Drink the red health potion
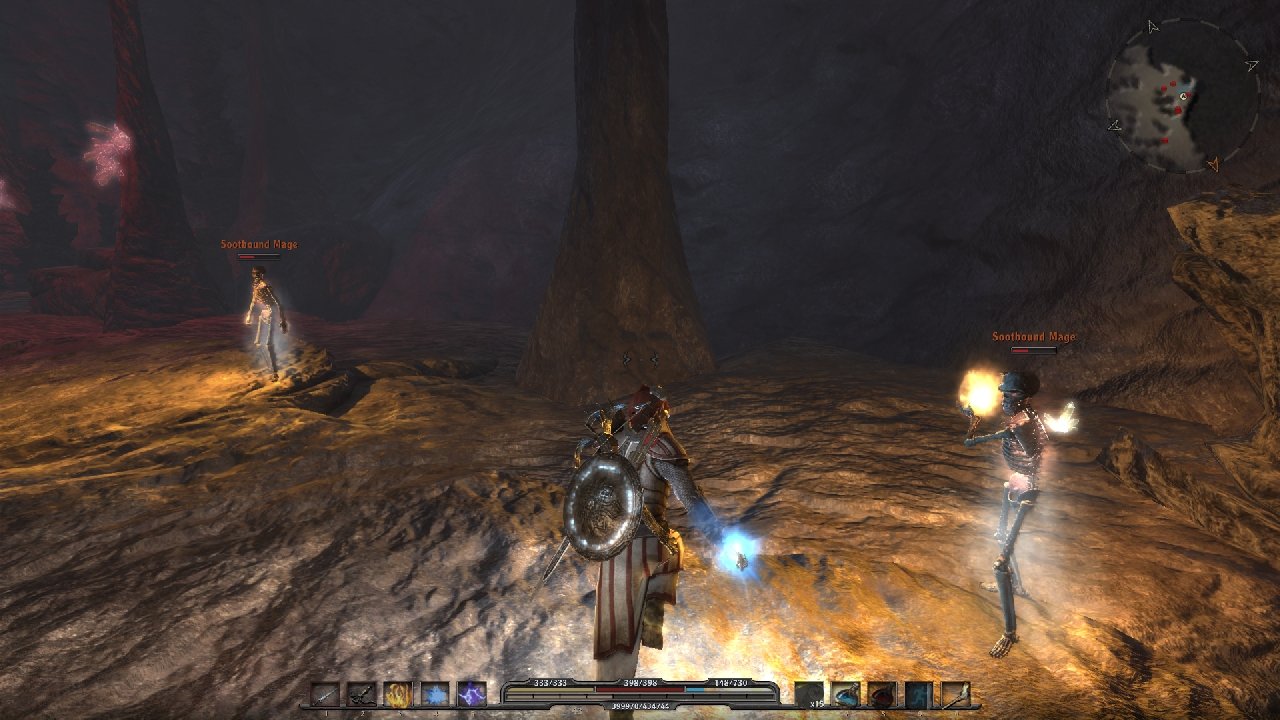The image size is (1280, 720). tap(882, 694)
